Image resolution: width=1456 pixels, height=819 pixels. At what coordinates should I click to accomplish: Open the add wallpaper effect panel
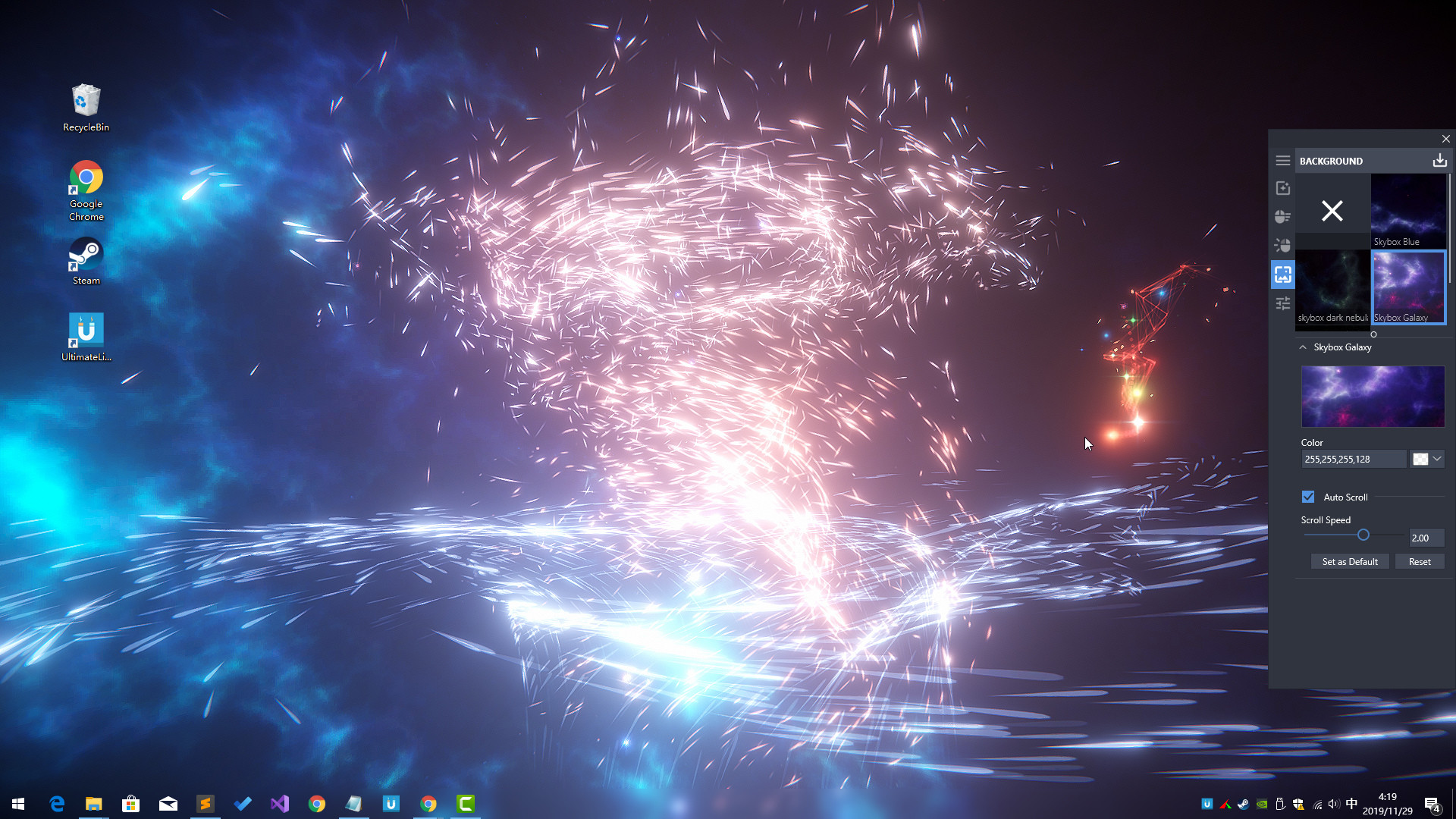tap(1282, 187)
